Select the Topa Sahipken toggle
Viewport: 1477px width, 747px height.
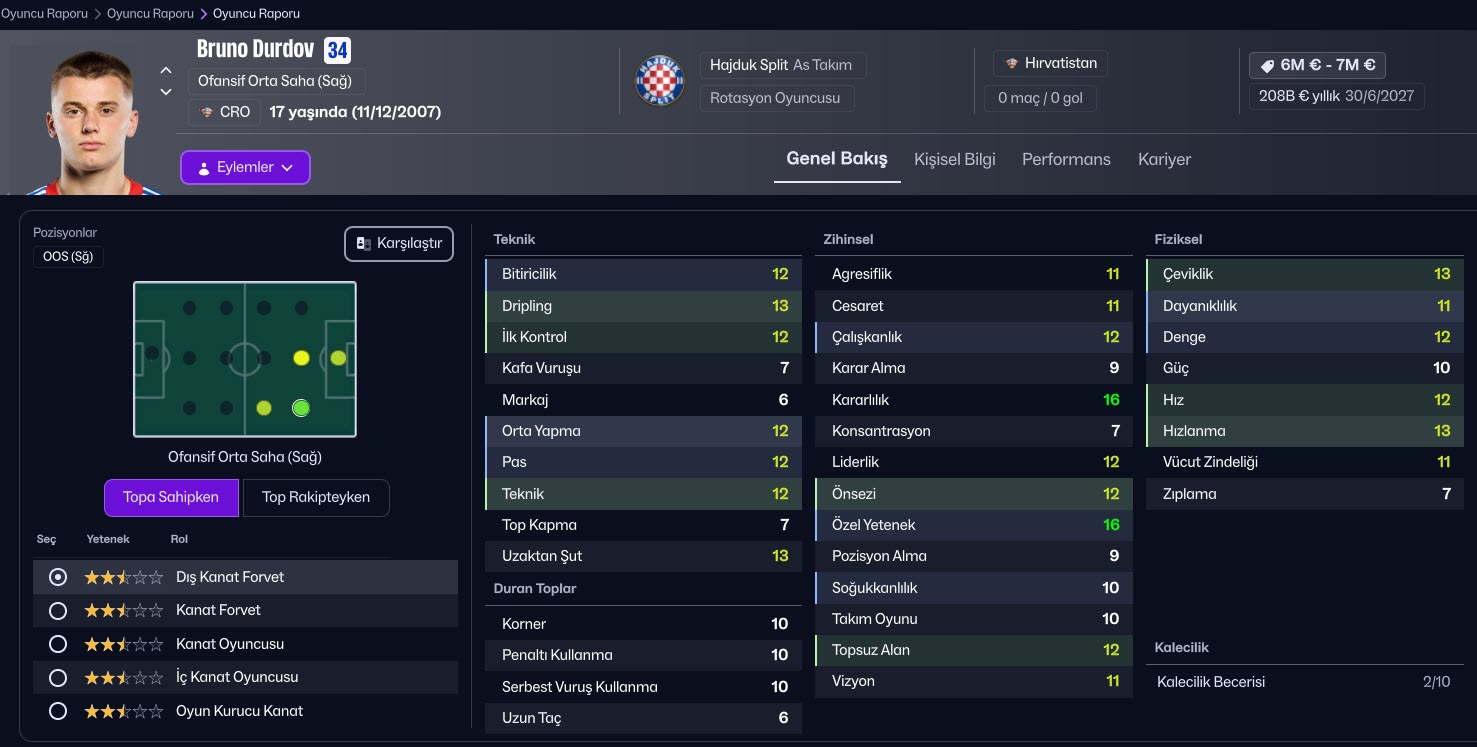(171, 497)
